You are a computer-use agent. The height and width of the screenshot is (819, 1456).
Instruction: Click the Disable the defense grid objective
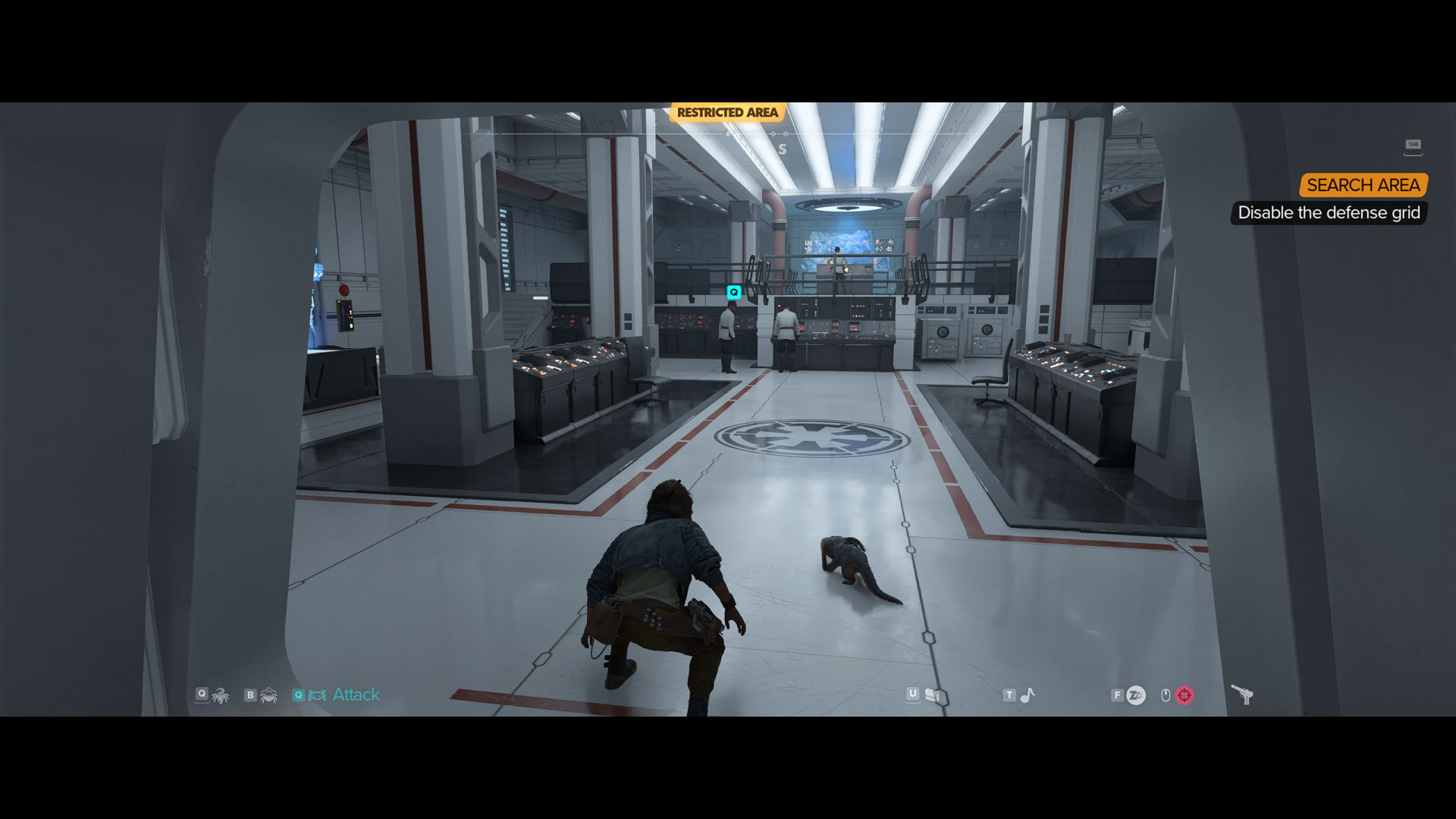[x=1329, y=213]
